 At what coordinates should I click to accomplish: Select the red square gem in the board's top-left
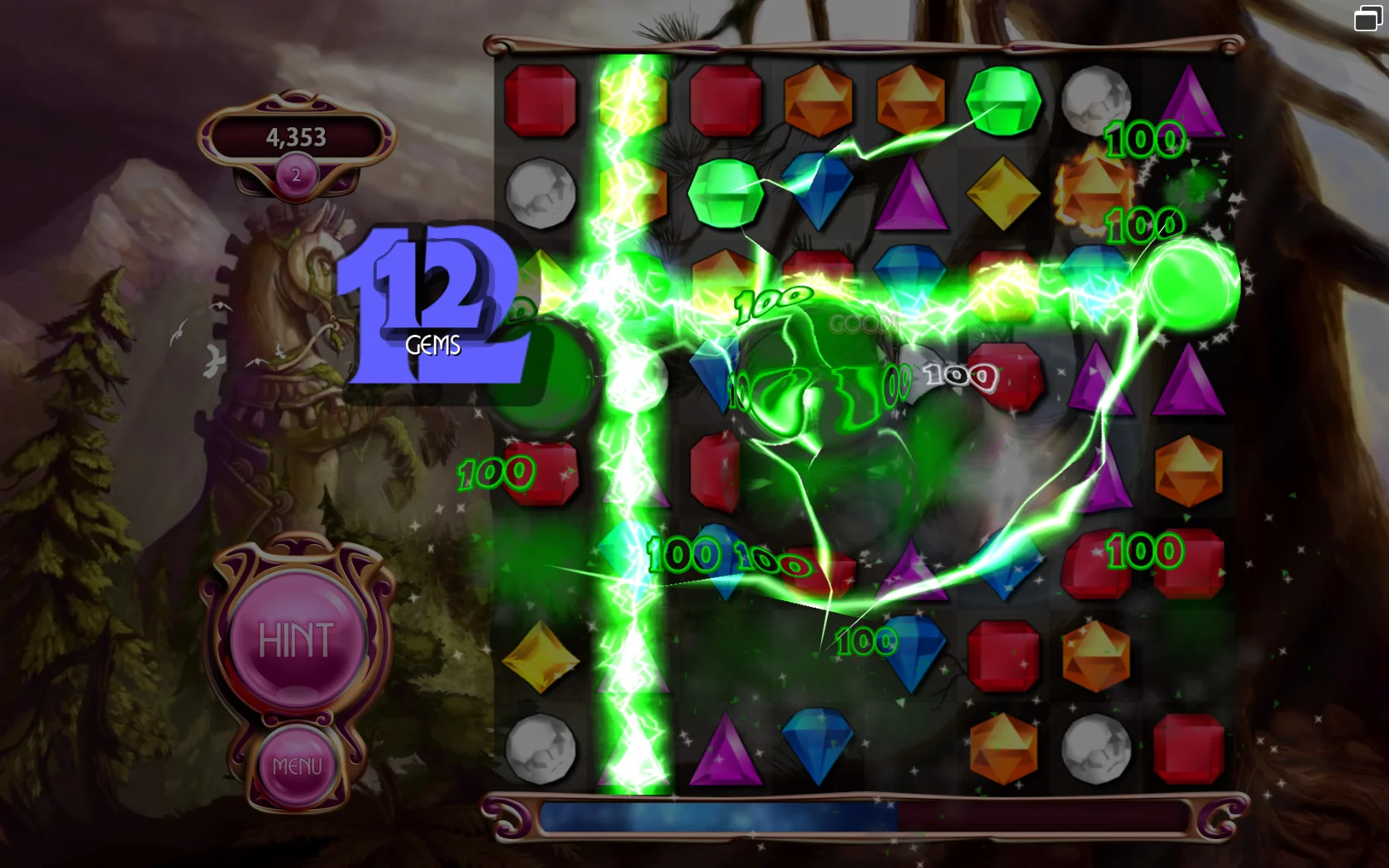[542, 99]
